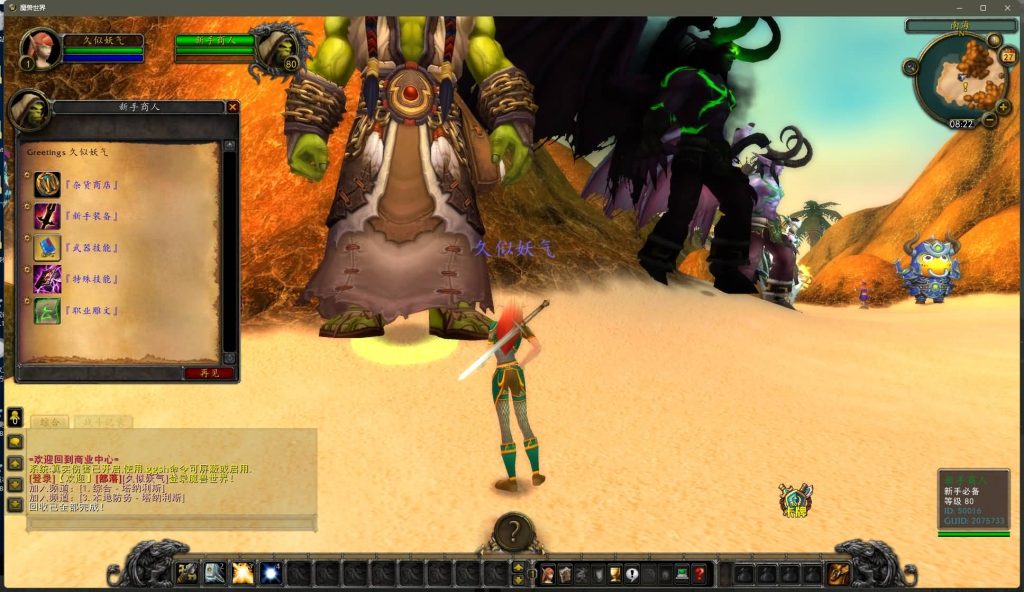Screen dimensions: 1024x592
Task: Select the 武器技能 weapon skills option
Action: pyautogui.click(x=90, y=248)
